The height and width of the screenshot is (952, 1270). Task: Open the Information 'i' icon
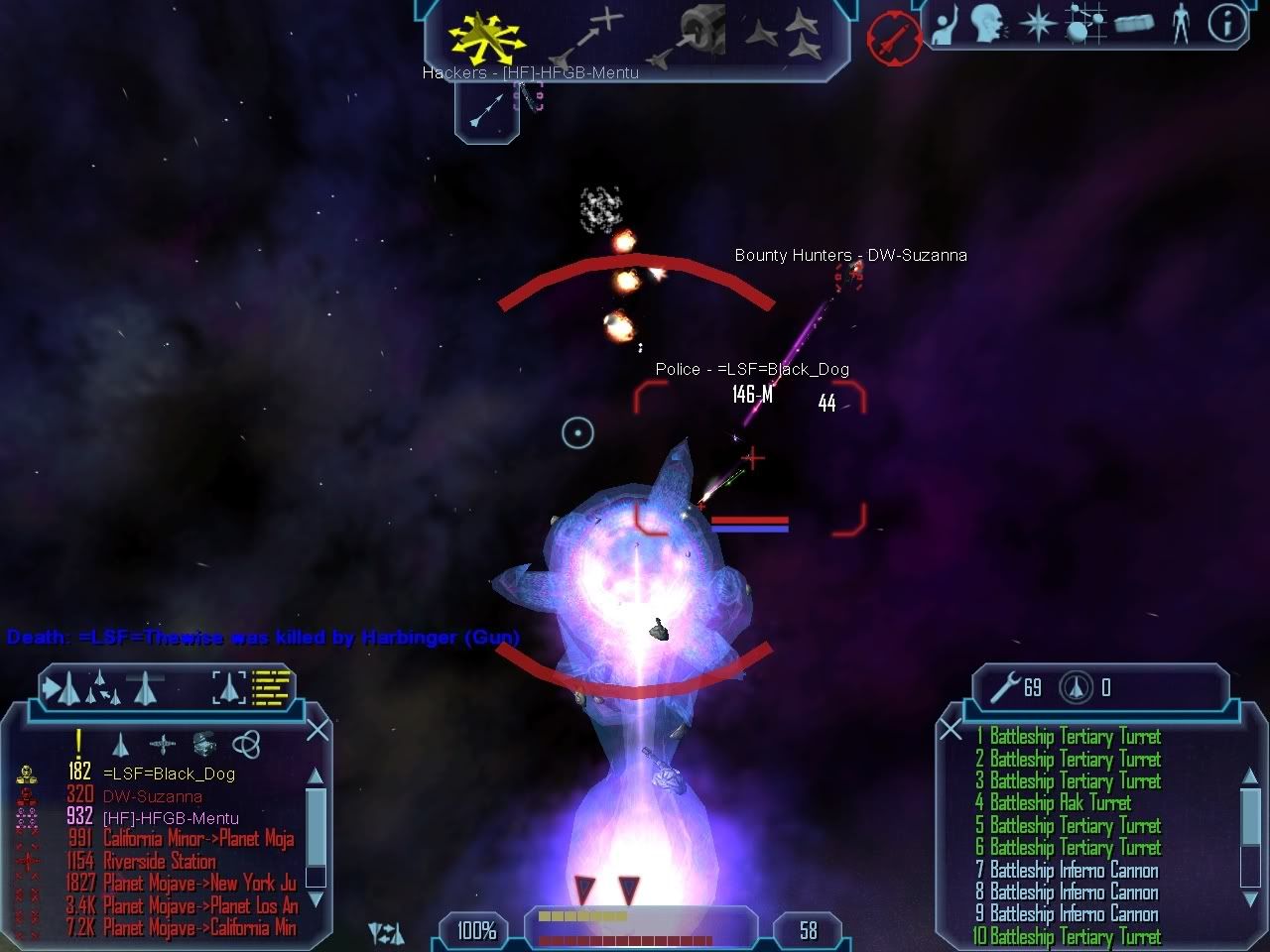(1227, 24)
